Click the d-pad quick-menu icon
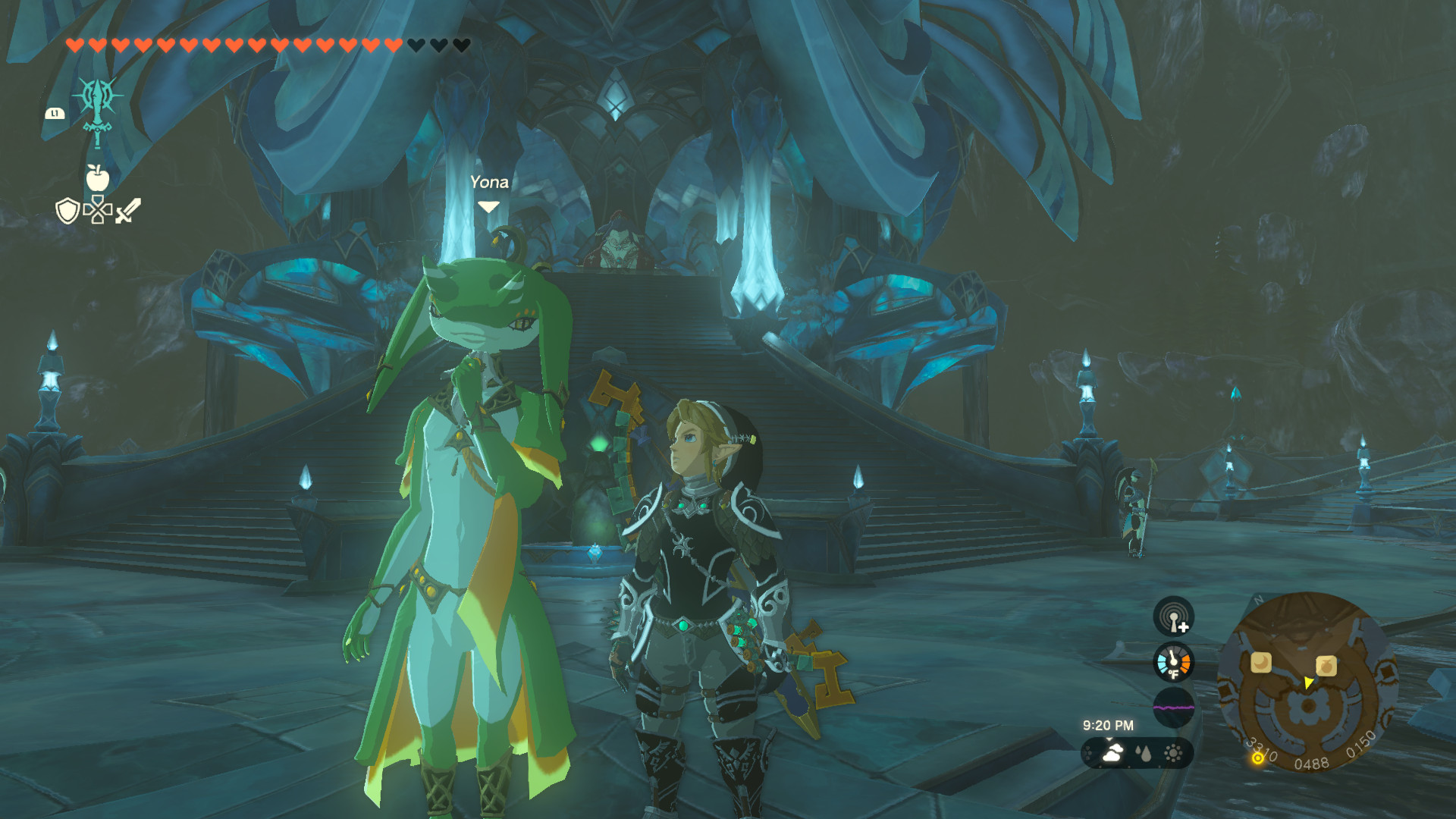The image size is (1456, 819). click(x=98, y=210)
